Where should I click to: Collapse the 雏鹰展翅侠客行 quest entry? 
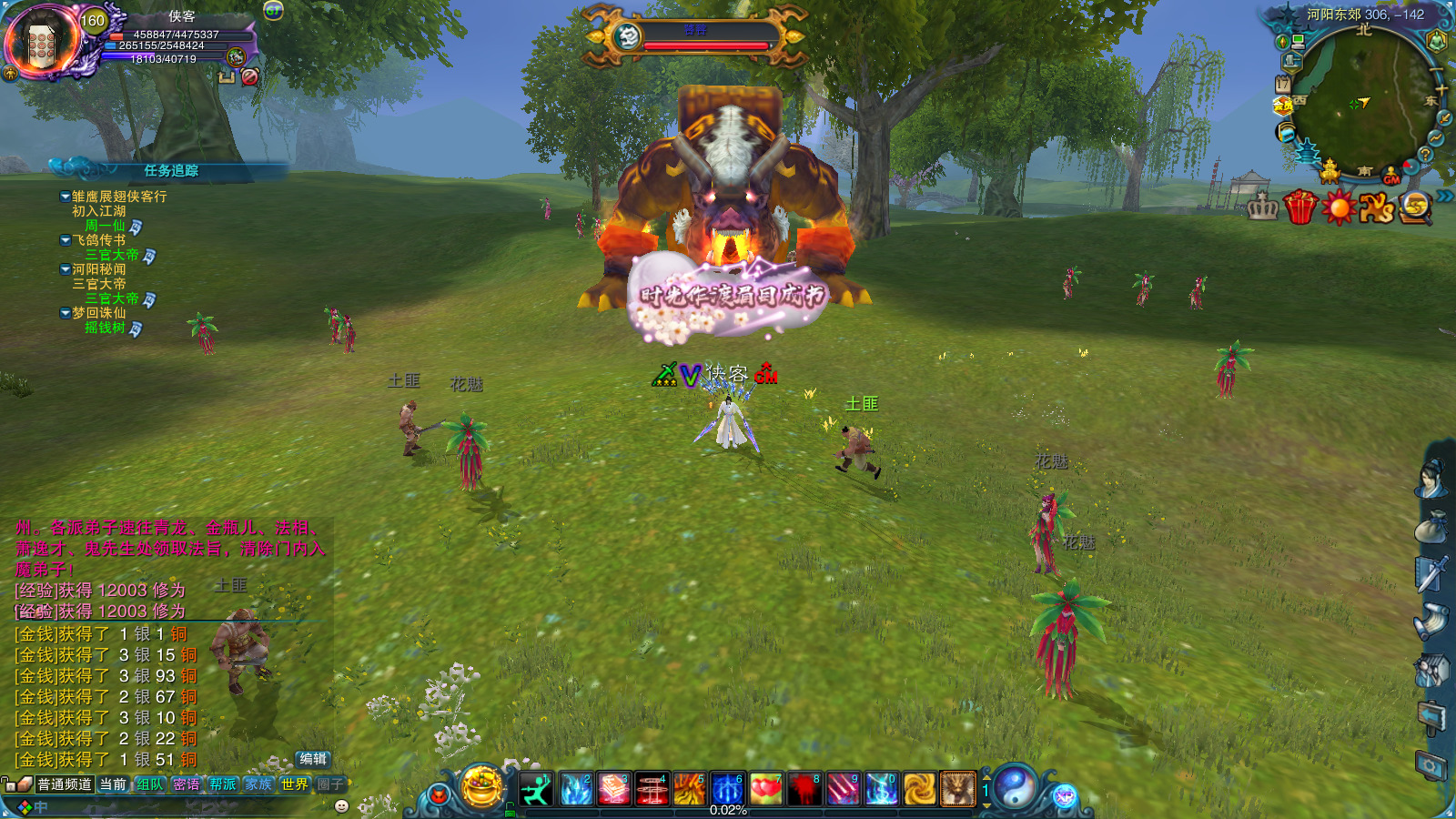pos(65,197)
